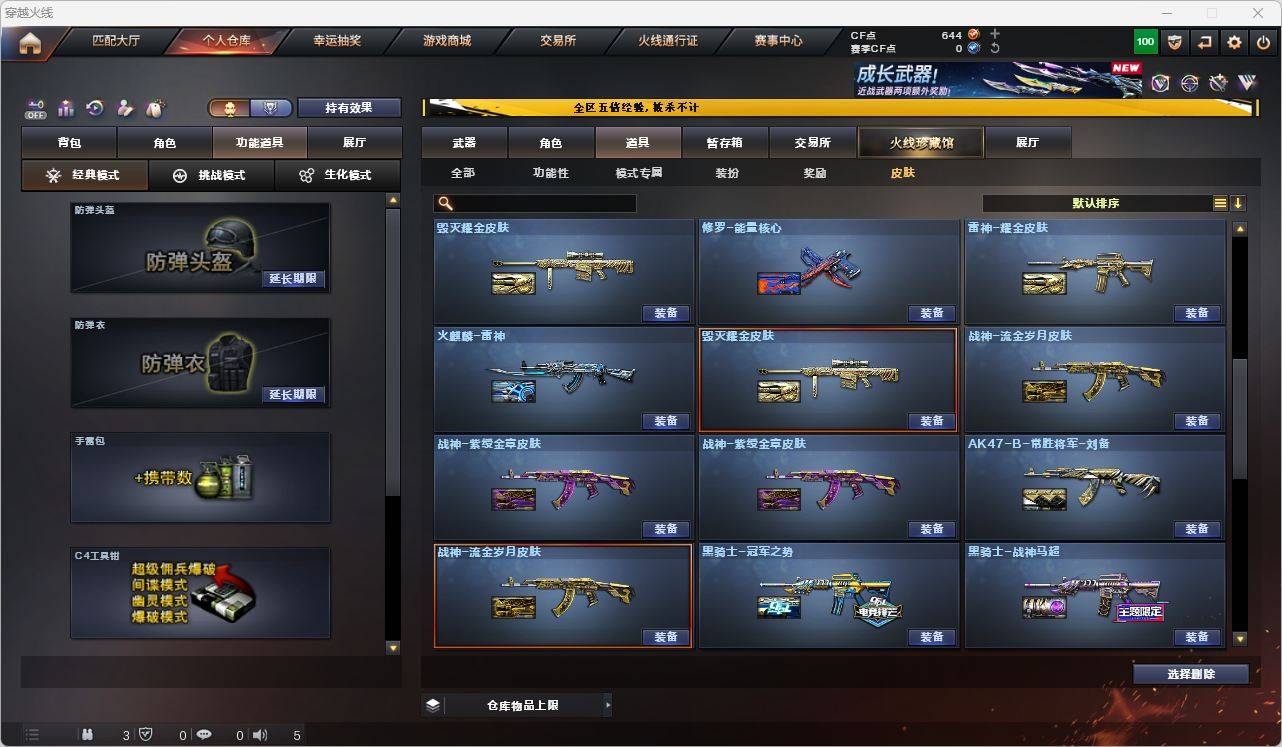The width and height of the screenshot is (1282, 747).
Task: Open the friends icon in bottom status bar
Action: point(87,734)
